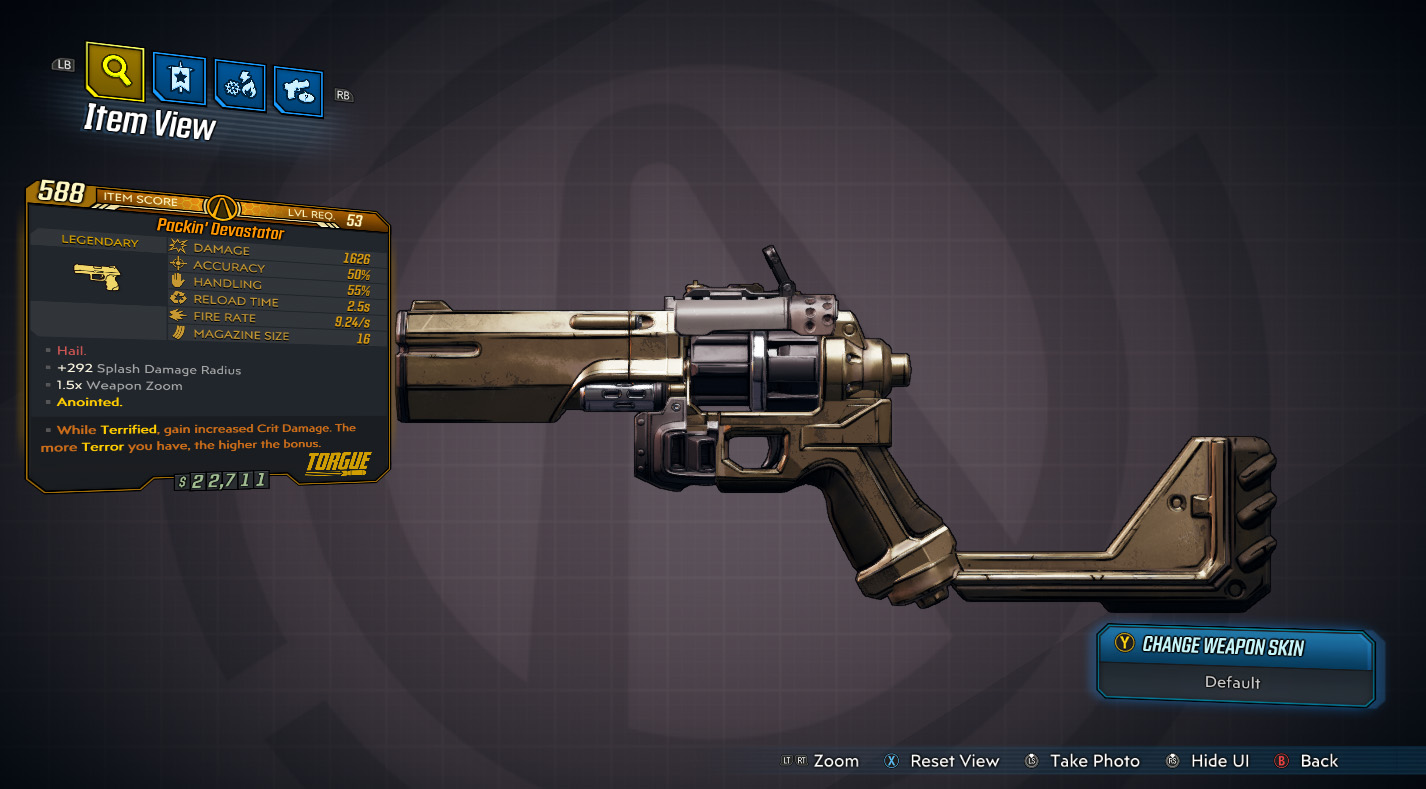Click the Handling hand icon

tap(177, 282)
